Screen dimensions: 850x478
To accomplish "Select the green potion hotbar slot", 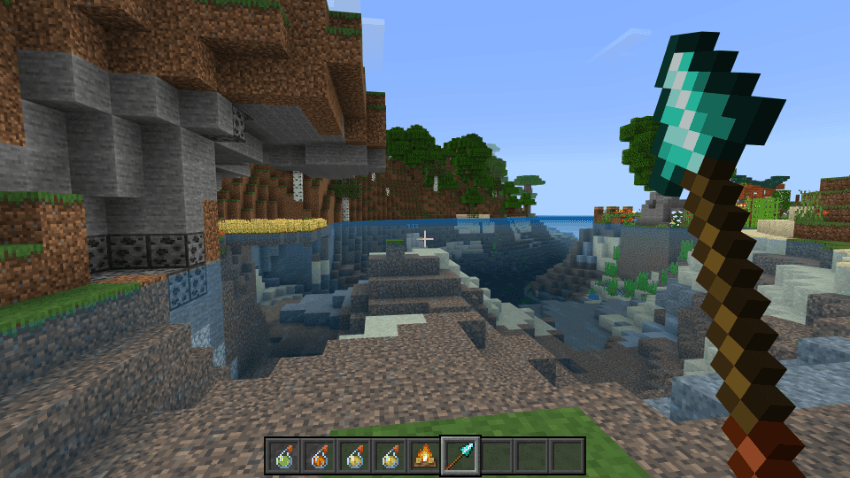I will coord(283,456).
